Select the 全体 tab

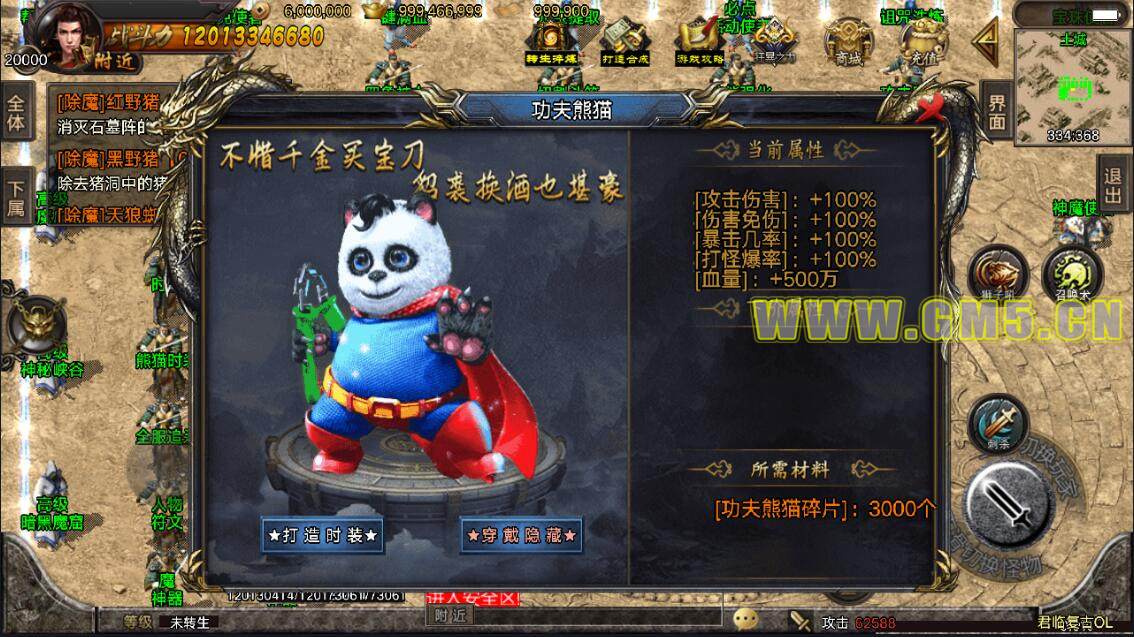point(17,113)
